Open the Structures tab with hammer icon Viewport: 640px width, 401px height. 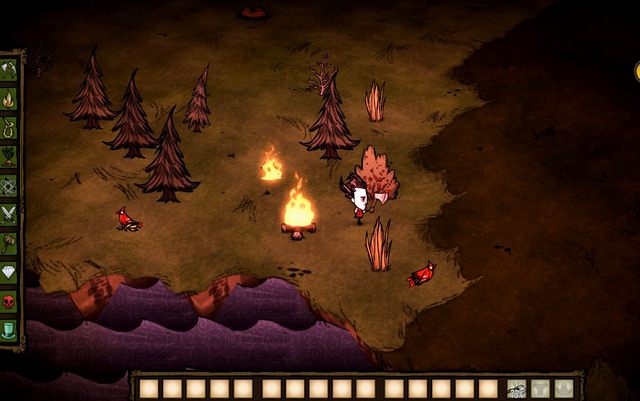coord(9,243)
